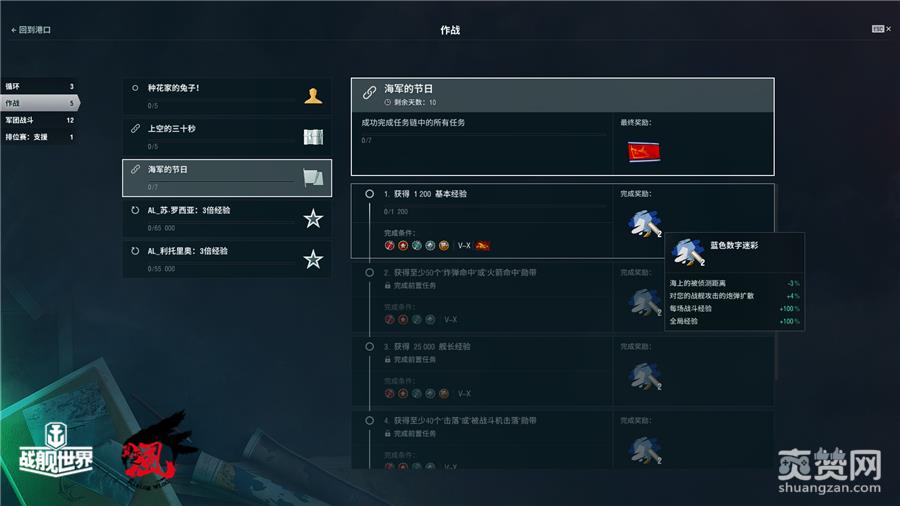Open the 军团战斗 tab
Image resolution: width=900 pixels, height=506 pixels.
click(38, 120)
